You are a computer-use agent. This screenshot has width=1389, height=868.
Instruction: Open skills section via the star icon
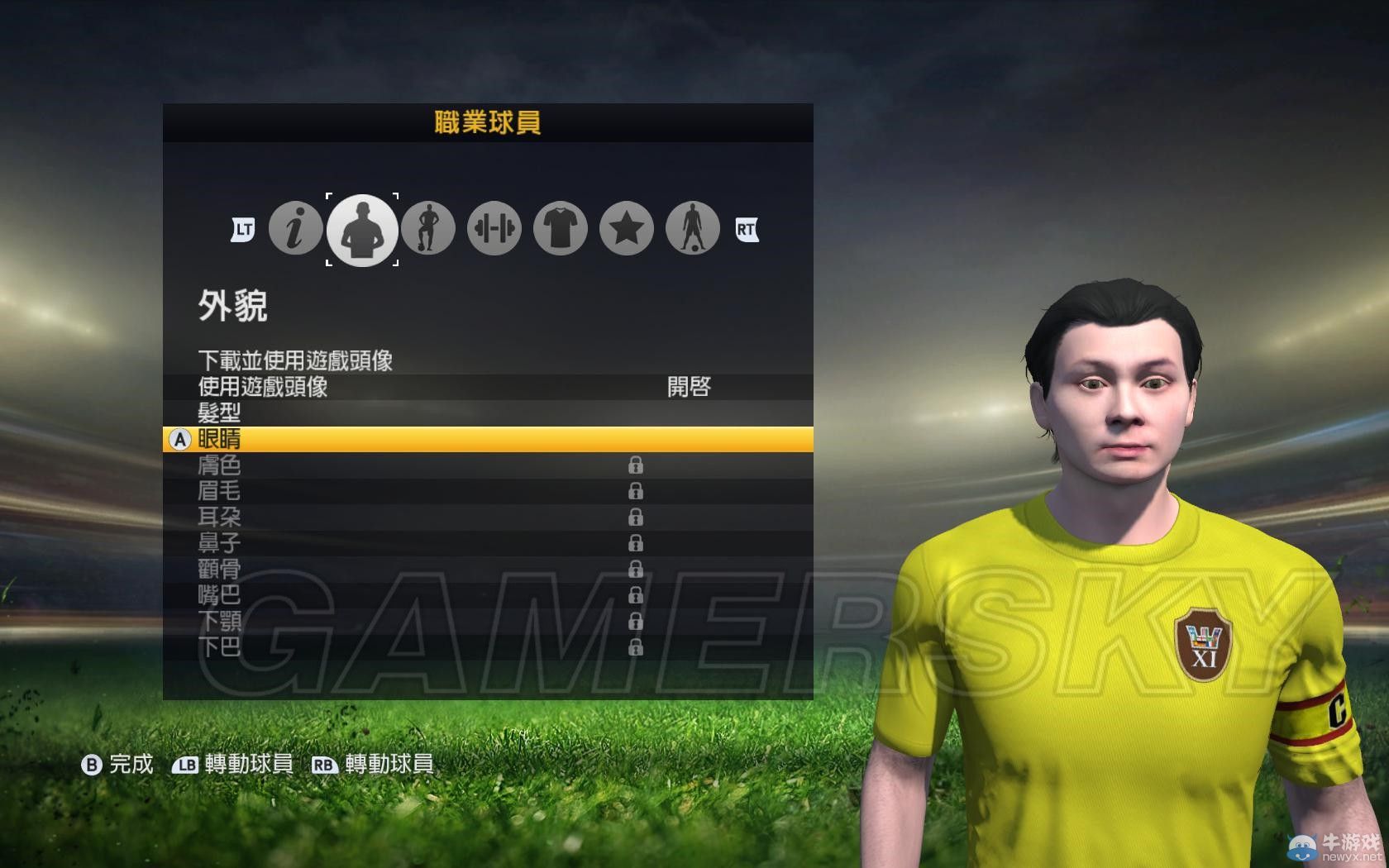click(x=626, y=229)
